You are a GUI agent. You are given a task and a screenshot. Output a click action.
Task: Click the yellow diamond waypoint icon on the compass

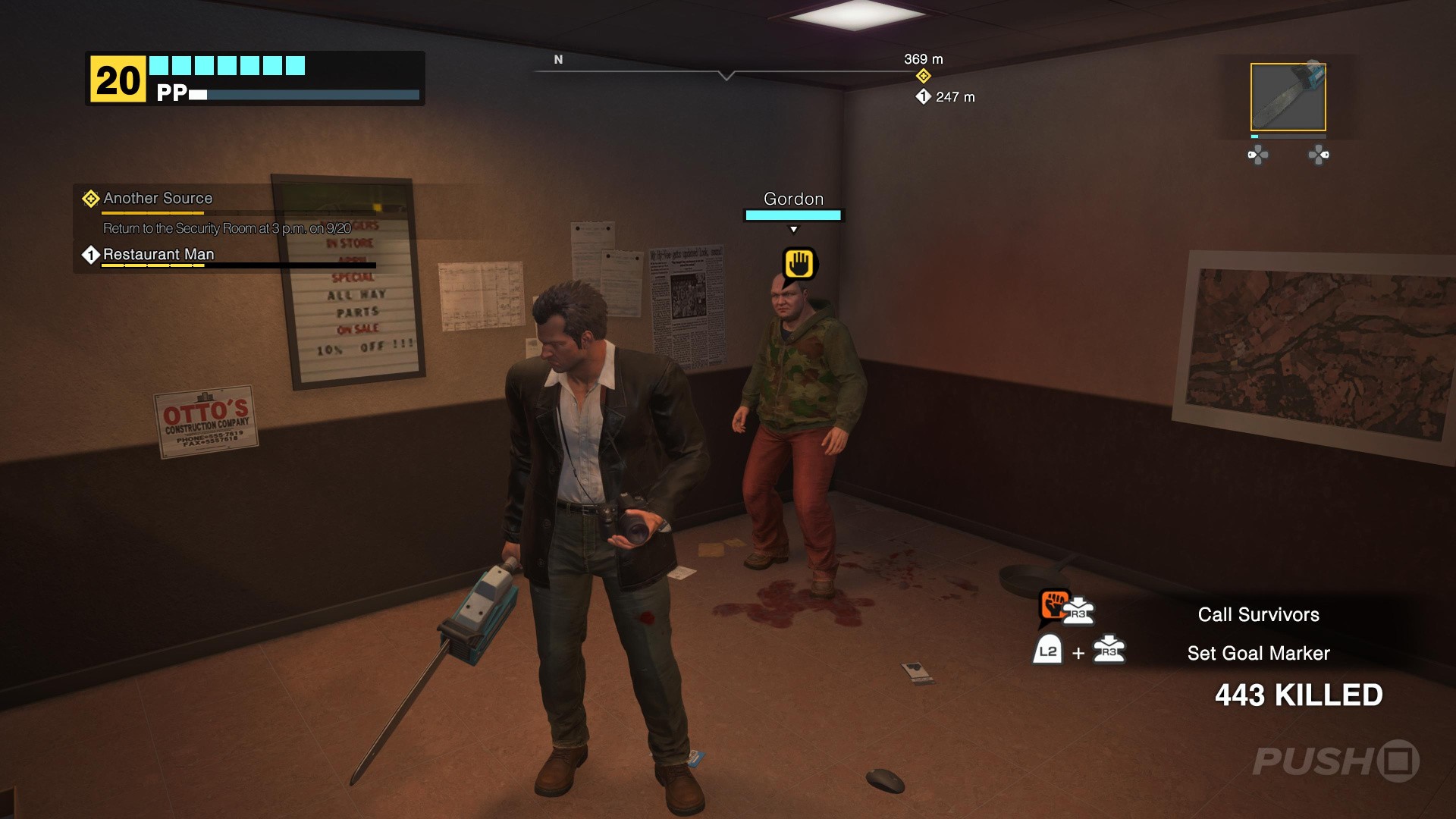coord(924,76)
